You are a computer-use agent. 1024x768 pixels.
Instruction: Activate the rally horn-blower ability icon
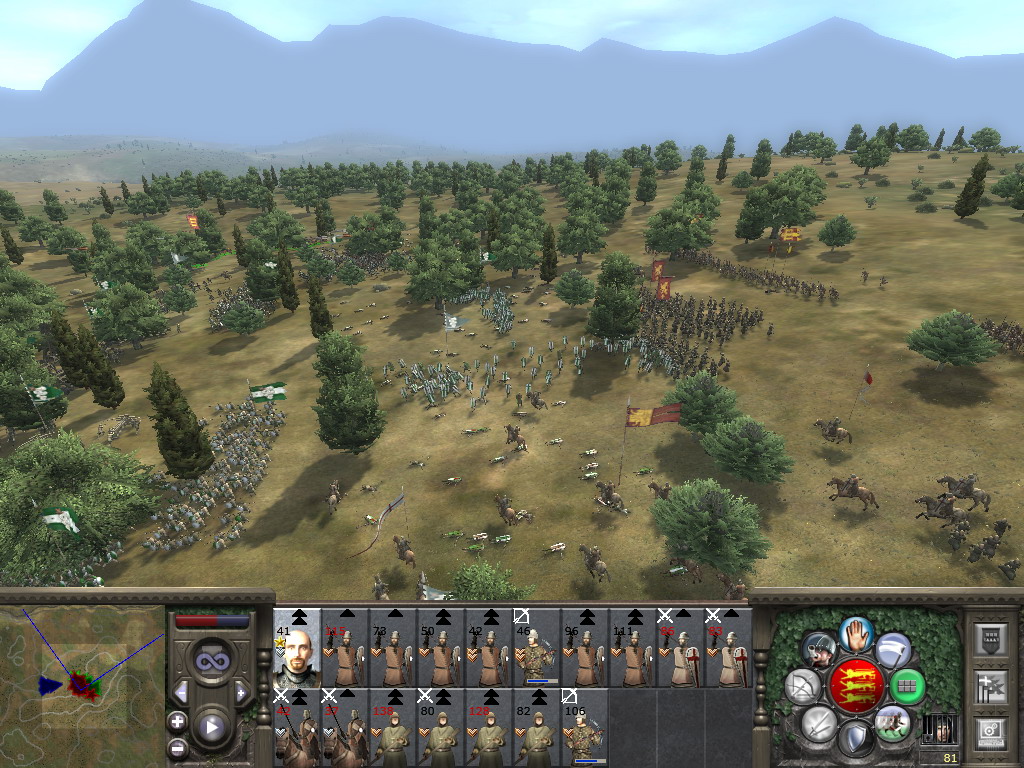820,651
